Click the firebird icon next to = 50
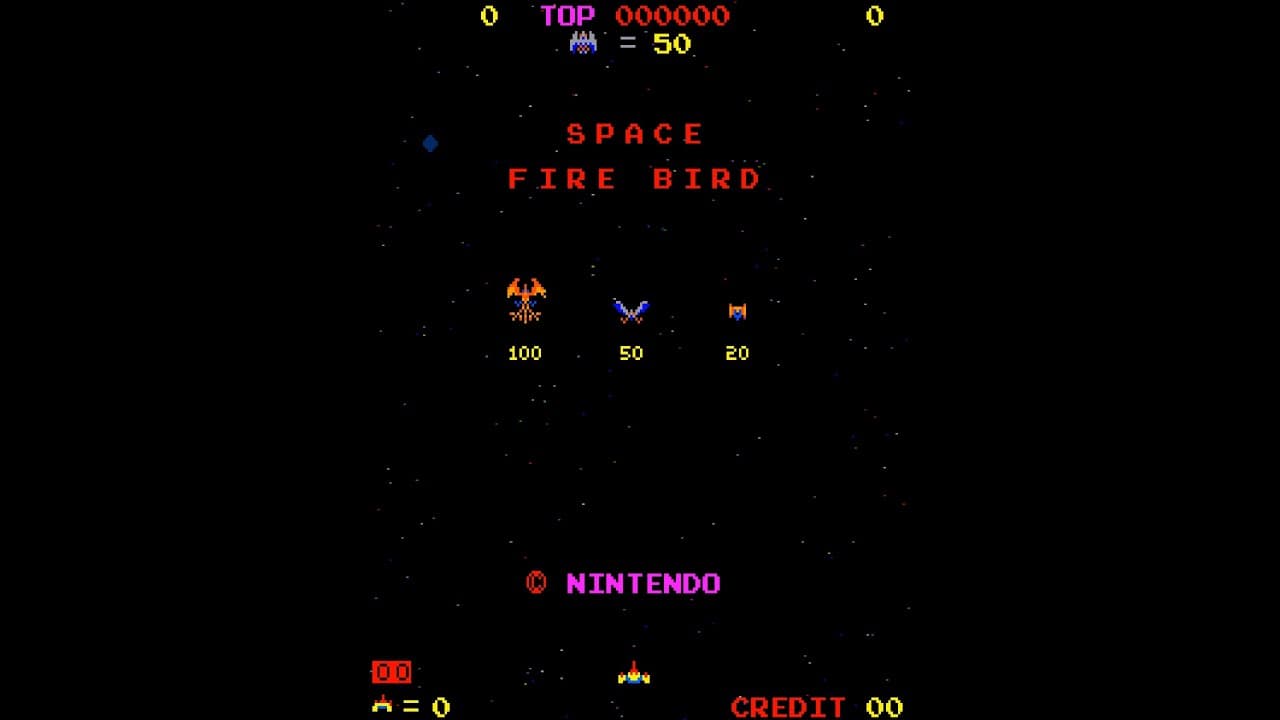Viewport: 1280px width, 720px height. 584,42
